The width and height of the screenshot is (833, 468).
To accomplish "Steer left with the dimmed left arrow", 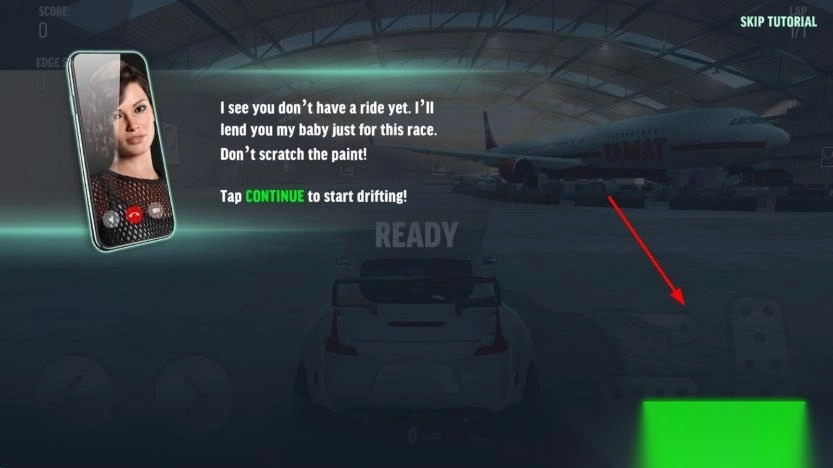I will pos(72,393).
